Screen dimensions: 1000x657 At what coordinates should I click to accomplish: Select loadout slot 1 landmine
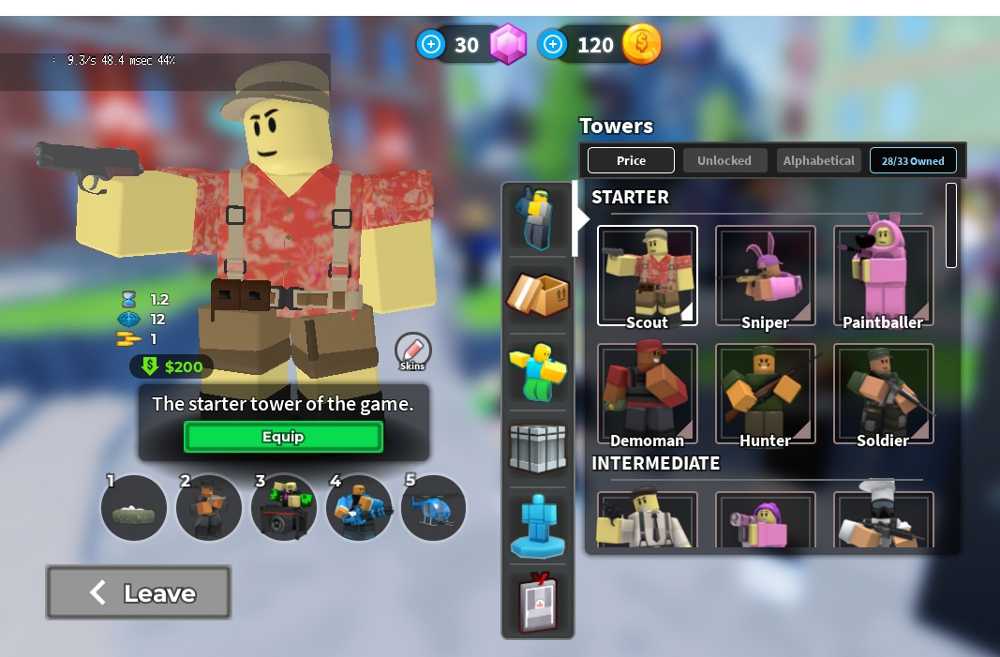coord(134,508)
